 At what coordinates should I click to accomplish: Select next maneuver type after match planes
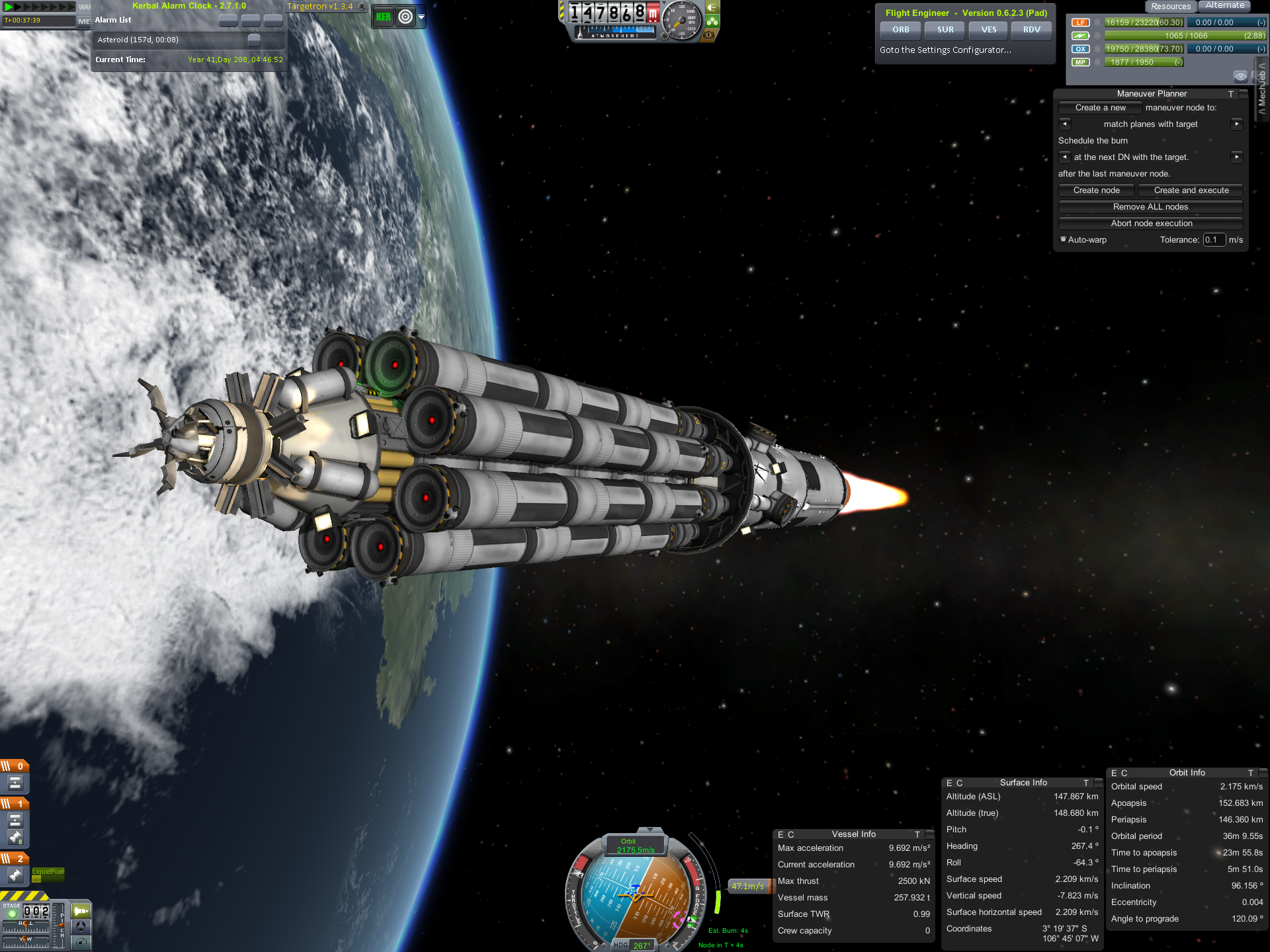pyautogui.click(x=1236, y=124)
